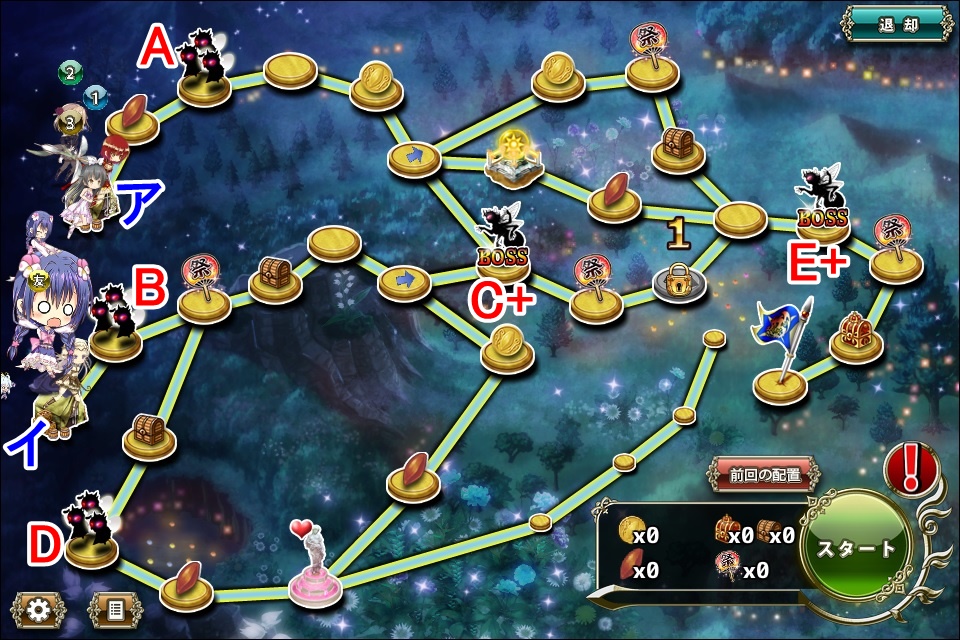This screenshot has height=640, width=960.
Task: Select the padlock node on the map
Action: (x=679, y=282)
